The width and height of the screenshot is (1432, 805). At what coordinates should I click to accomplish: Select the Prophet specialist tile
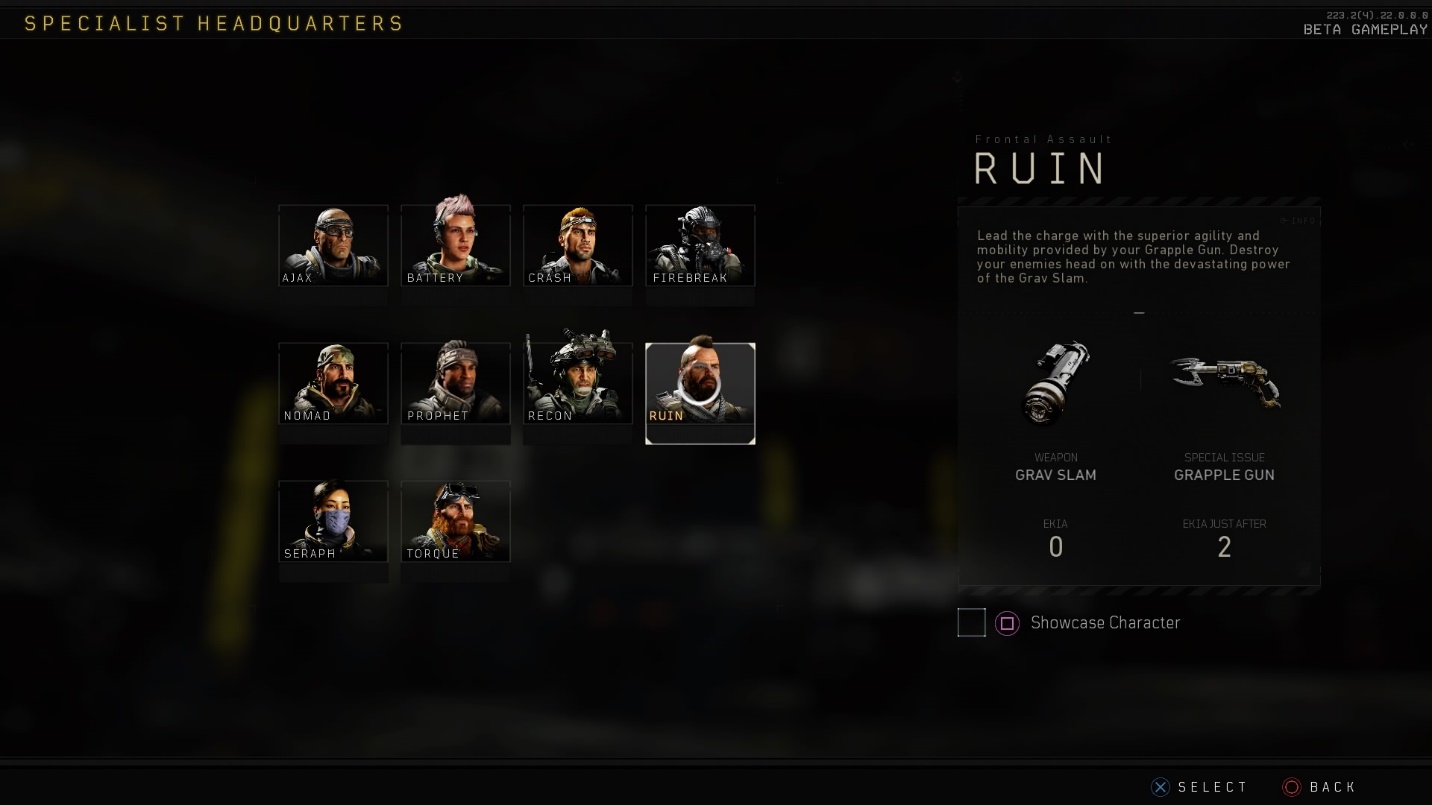(455, 383)
